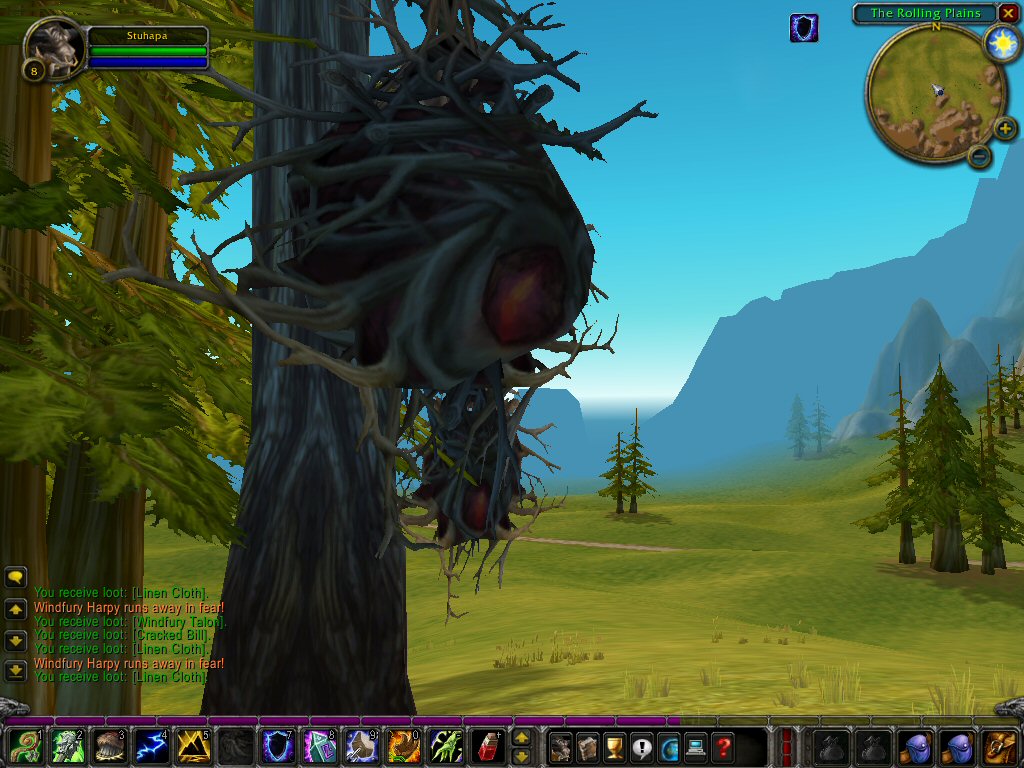Open the chat menu speech bubble button
1024x768 pixels.
click(x=15, y=577)
